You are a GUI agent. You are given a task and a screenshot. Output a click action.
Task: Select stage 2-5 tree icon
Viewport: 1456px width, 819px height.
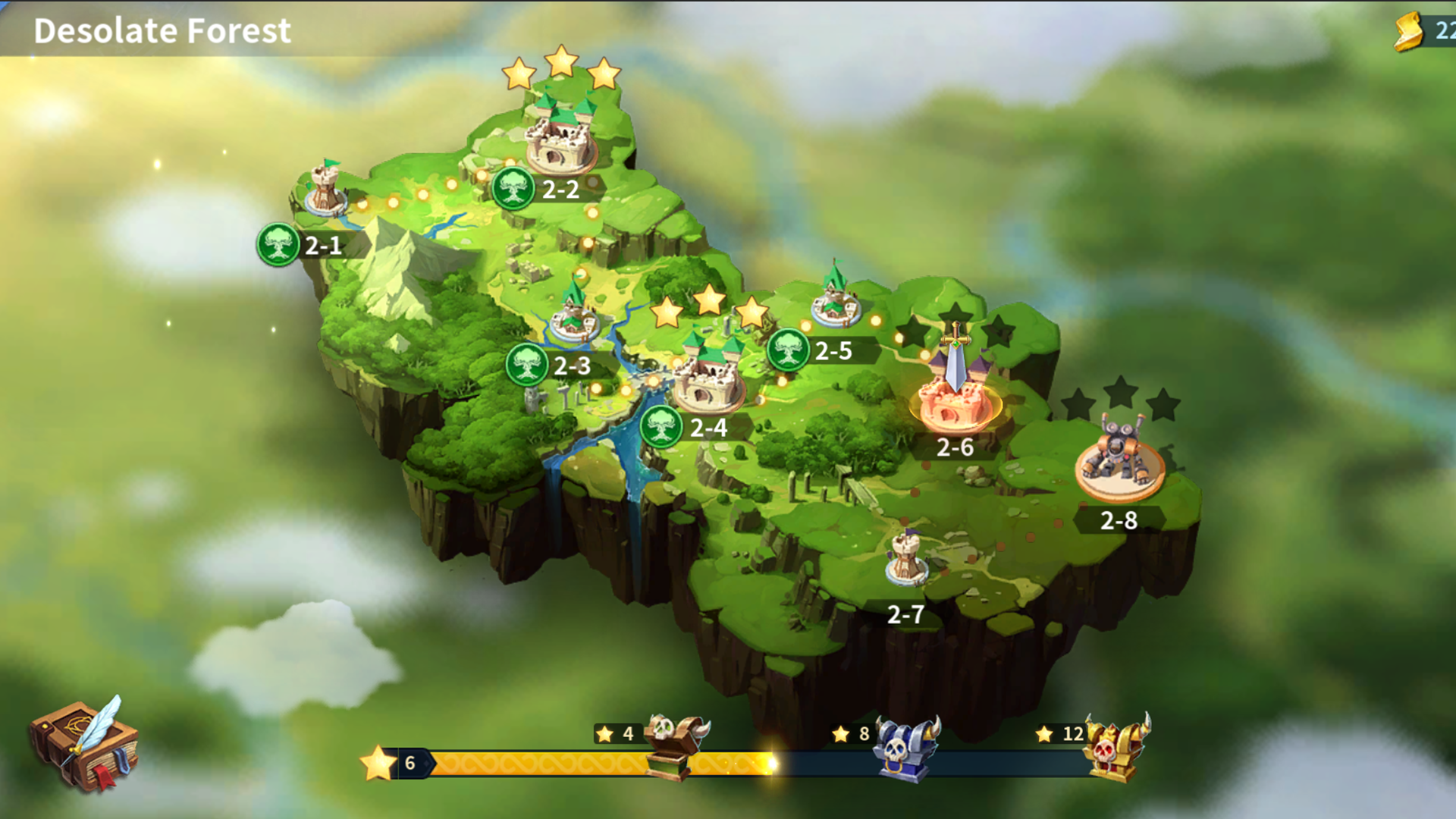pos(789,350)
